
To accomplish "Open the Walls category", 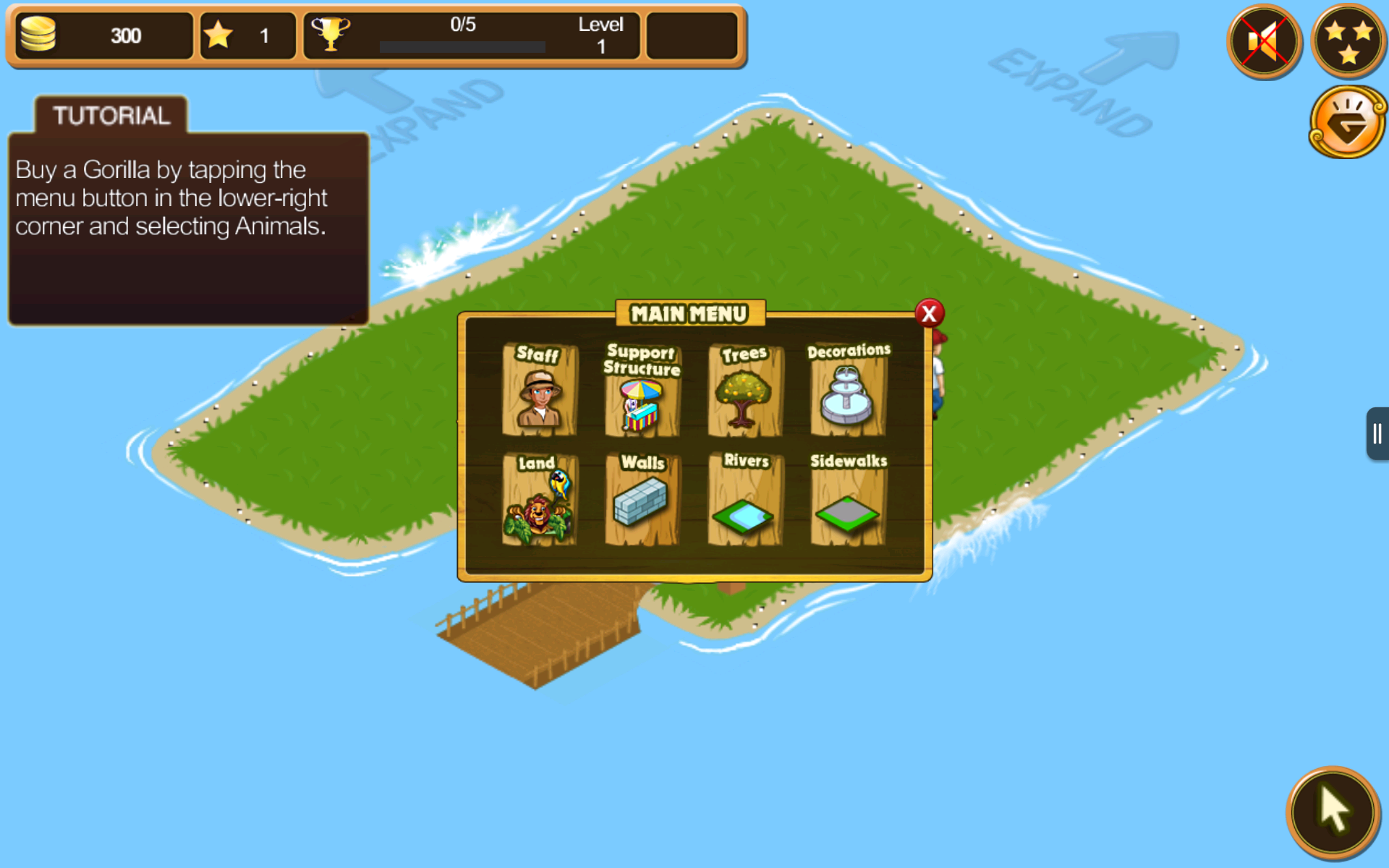I will tap(642, 501).
